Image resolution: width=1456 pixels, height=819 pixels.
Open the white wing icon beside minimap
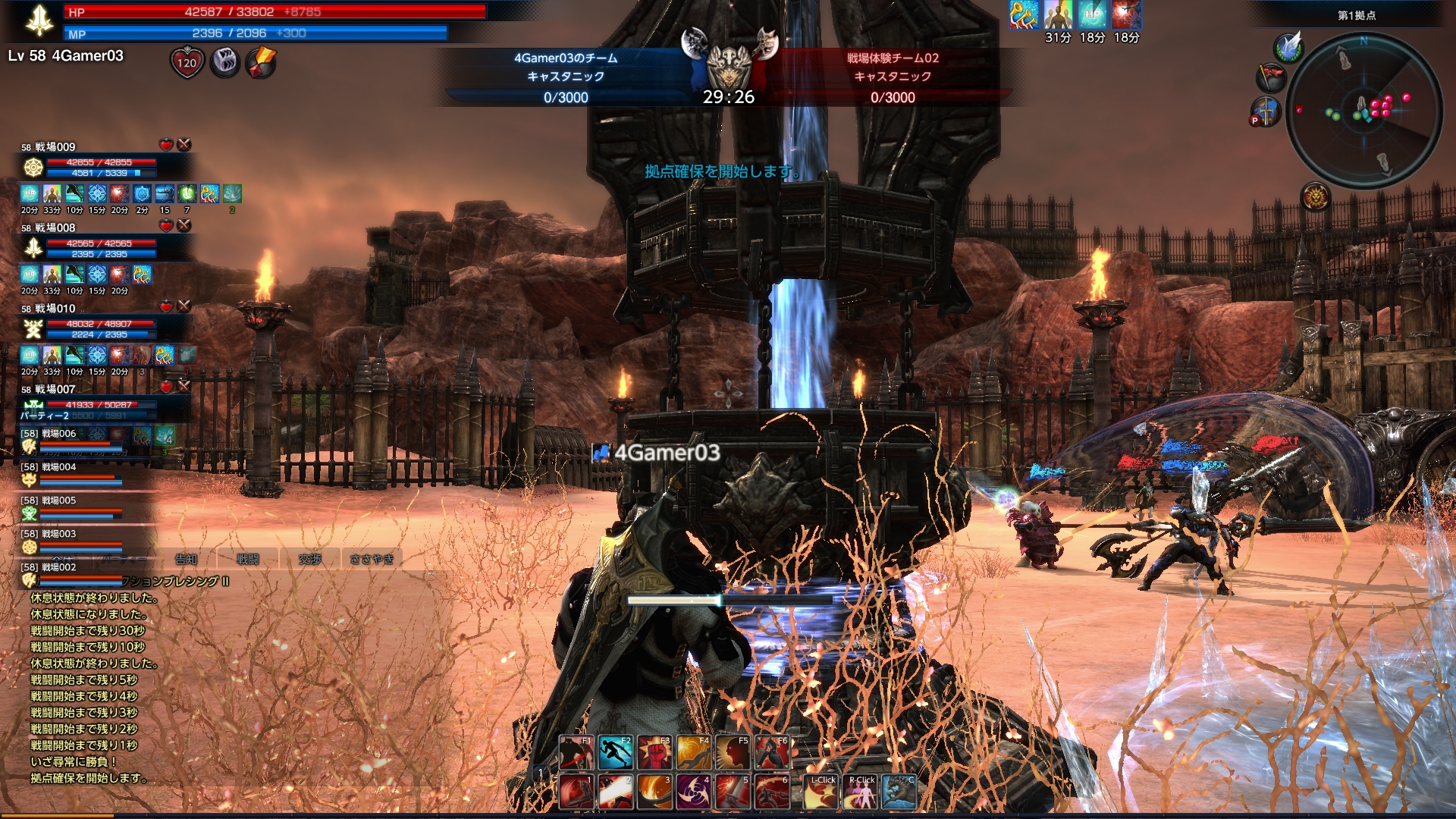(x=1288, y=47)
